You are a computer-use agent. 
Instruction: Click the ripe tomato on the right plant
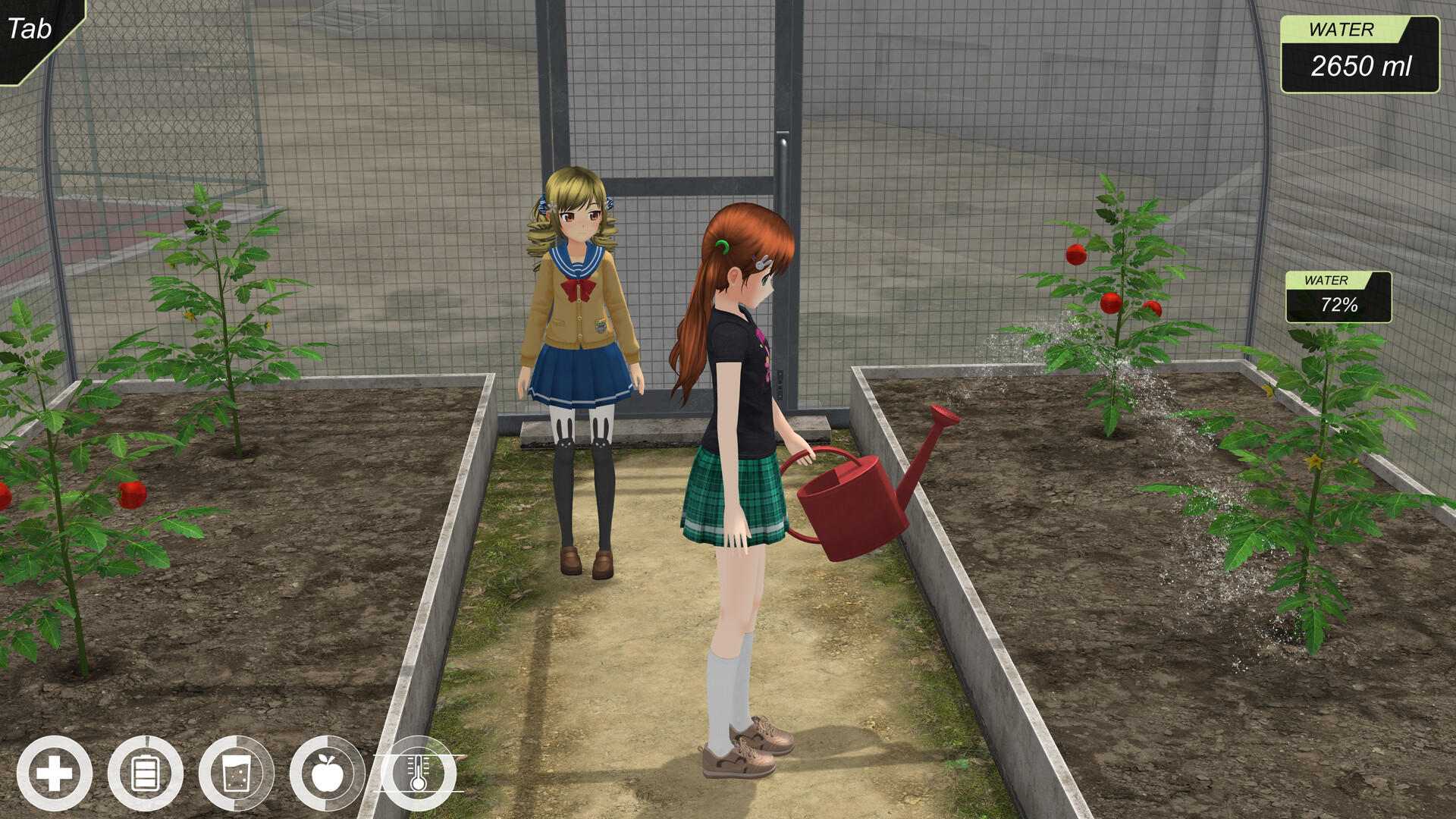point(1076,255)
